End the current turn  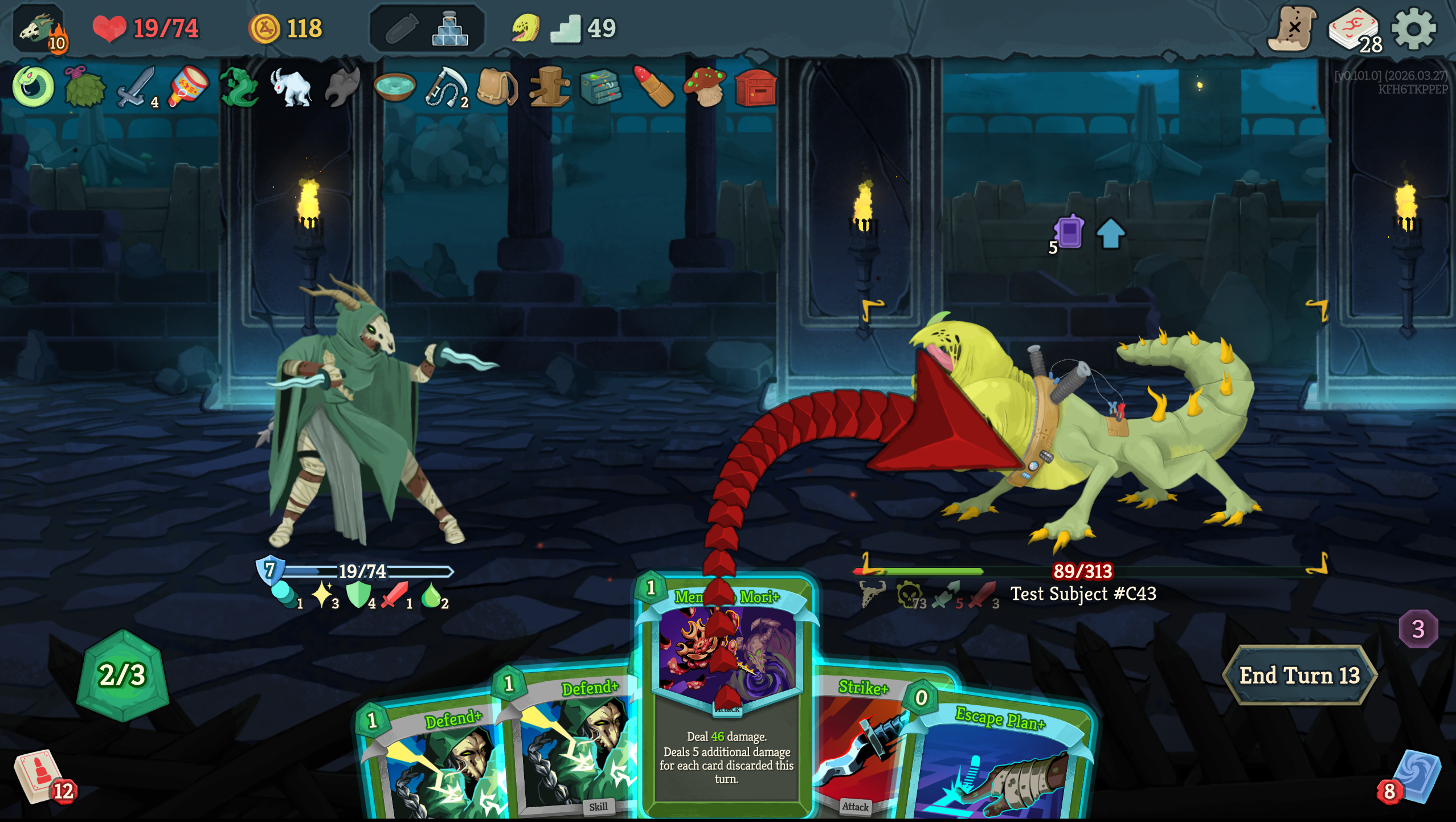(1299, 676)
